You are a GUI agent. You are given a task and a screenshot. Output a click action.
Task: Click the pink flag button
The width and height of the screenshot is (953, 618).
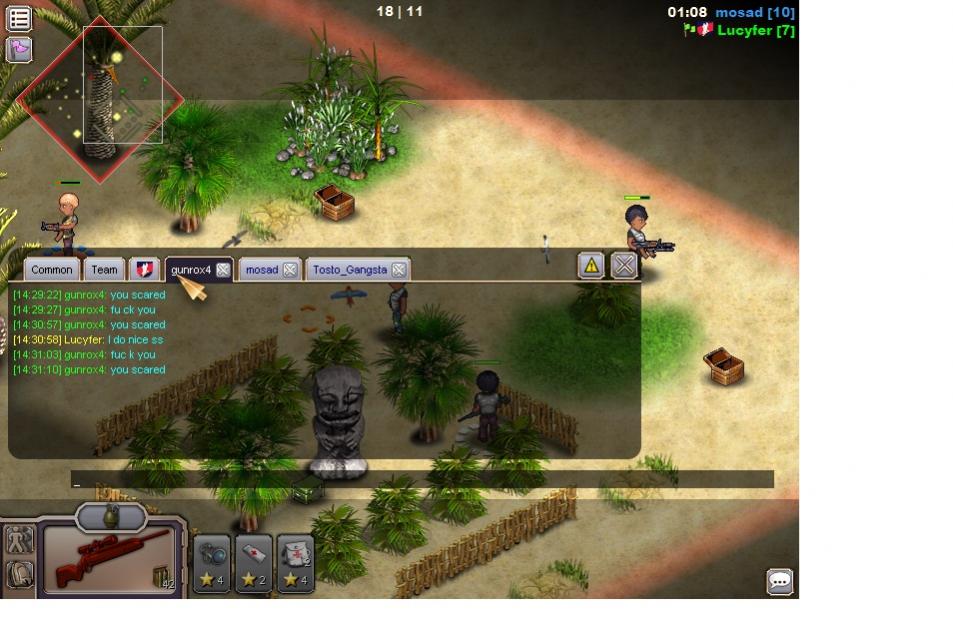pos(19,49)
